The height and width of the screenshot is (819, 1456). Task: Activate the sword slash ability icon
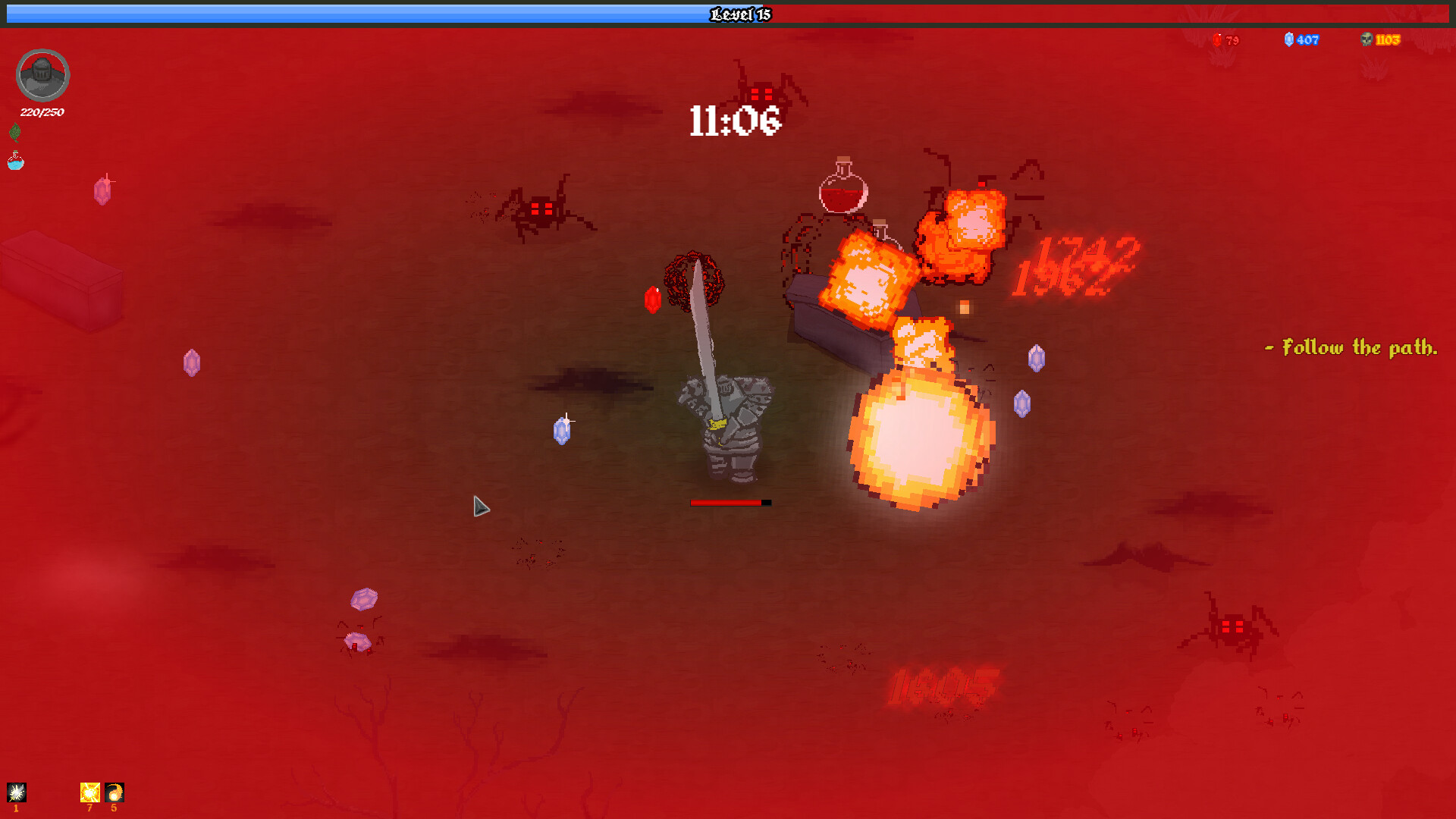(17, 792)
